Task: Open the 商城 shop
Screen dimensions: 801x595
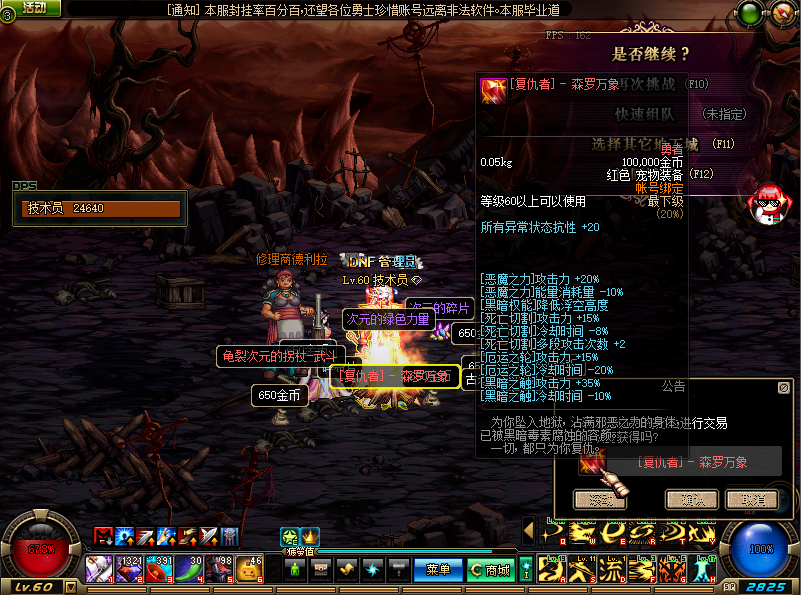Action: pyautogui.click(x=490, y=570)
